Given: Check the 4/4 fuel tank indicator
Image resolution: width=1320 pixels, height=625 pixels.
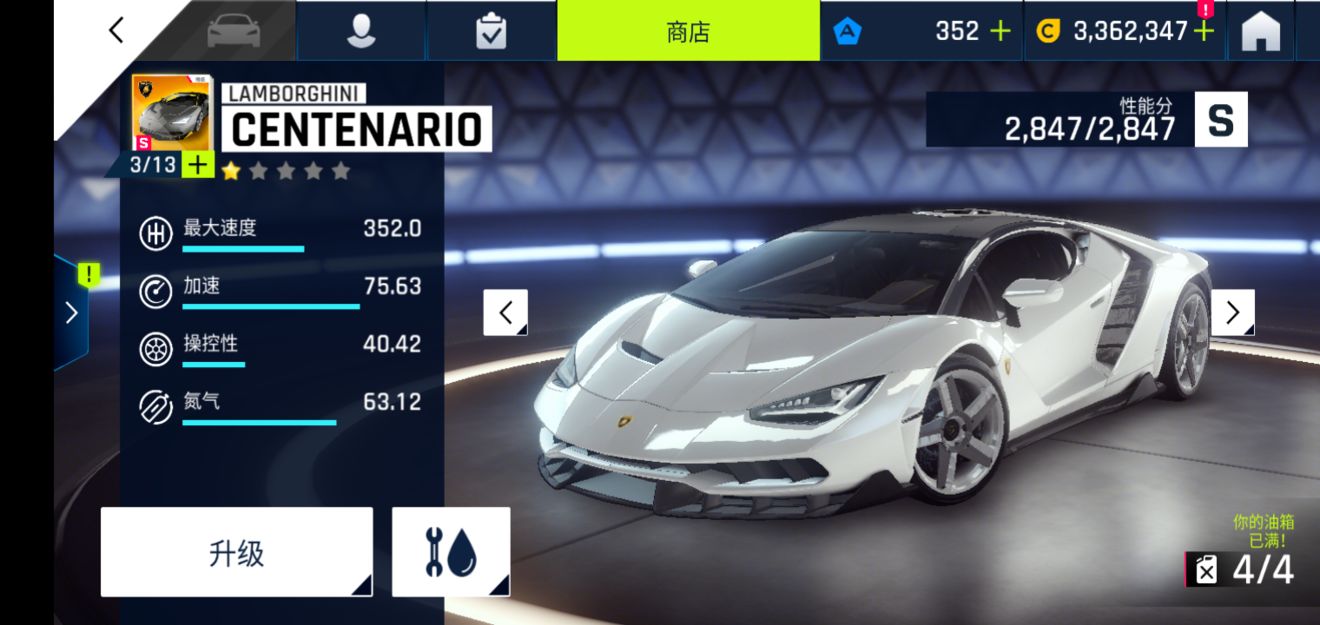Looking at the screenshot, I should click(1243, 570).
